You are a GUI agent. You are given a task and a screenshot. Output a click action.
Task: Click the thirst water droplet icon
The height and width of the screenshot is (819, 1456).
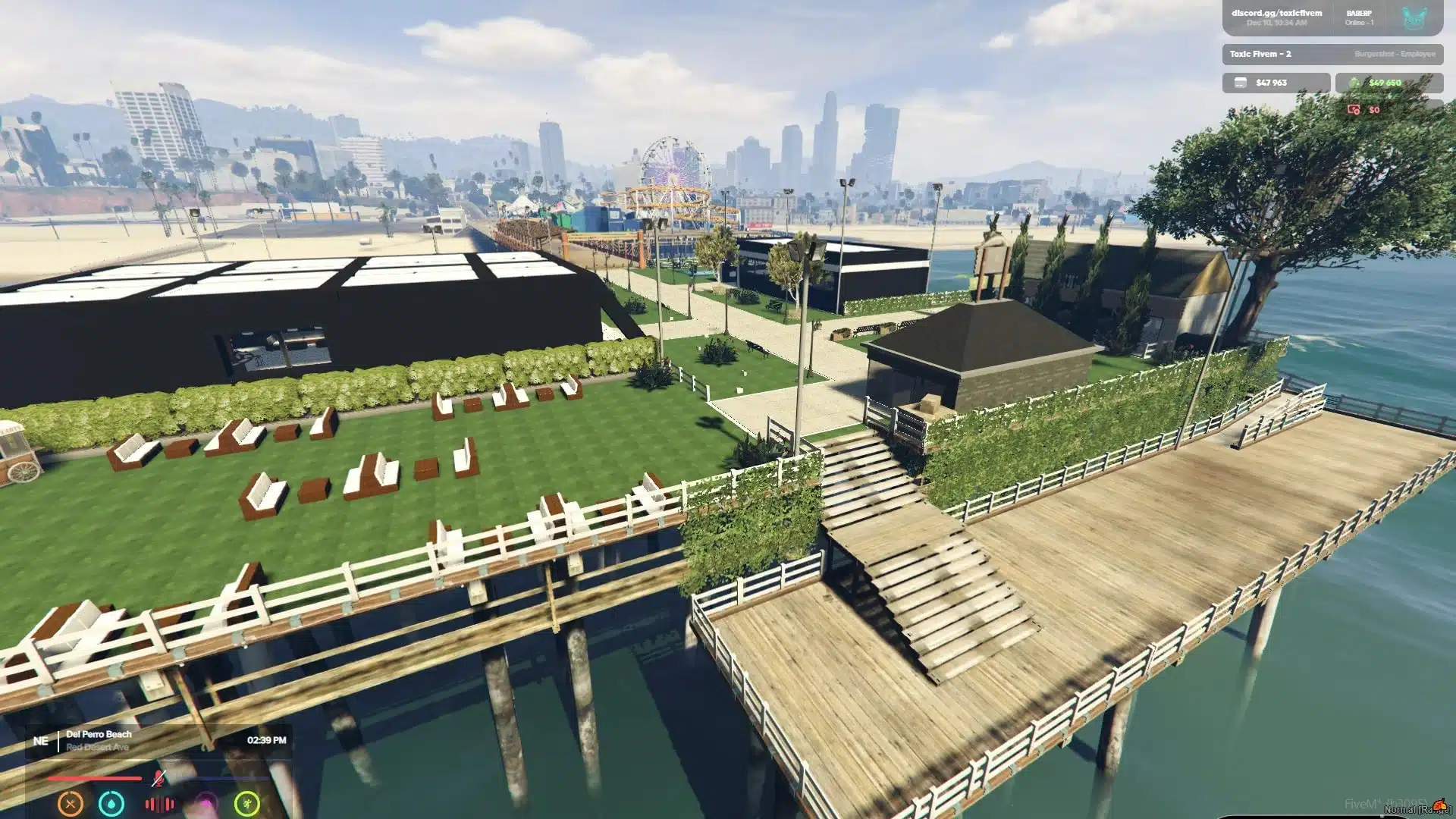(111, 805)
